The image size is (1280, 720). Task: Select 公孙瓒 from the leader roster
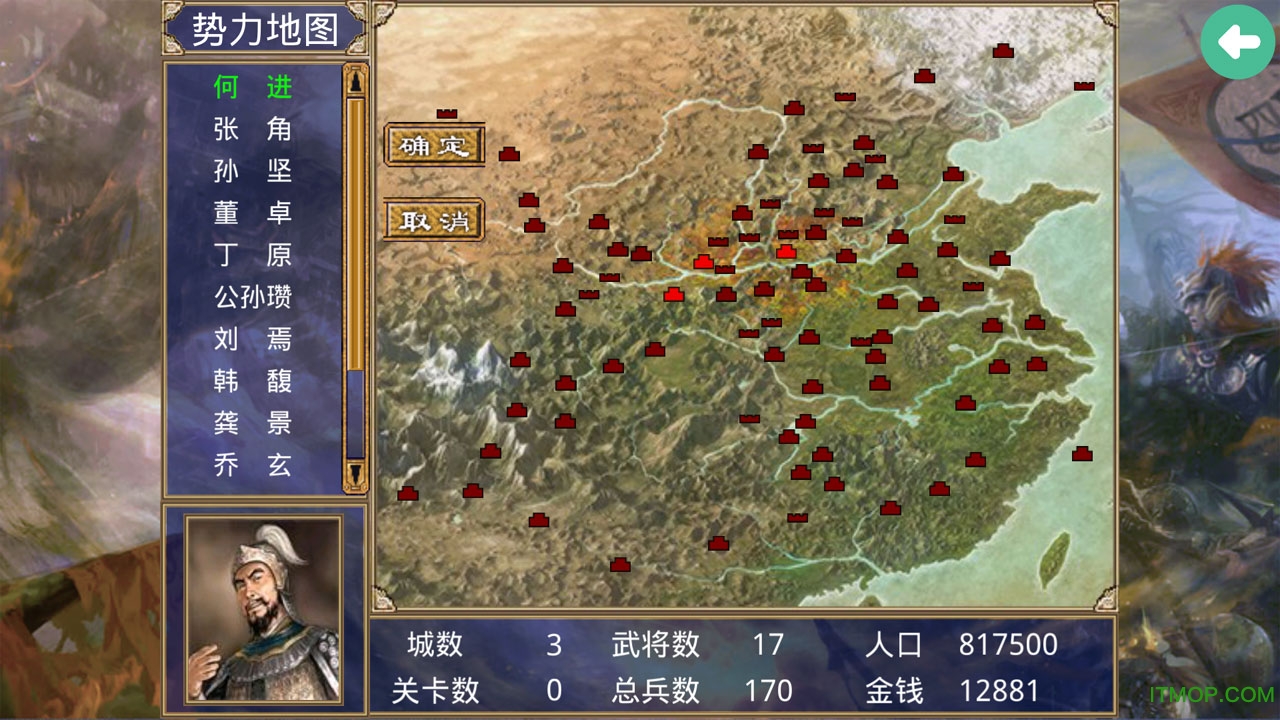click(x=251, y=298)
